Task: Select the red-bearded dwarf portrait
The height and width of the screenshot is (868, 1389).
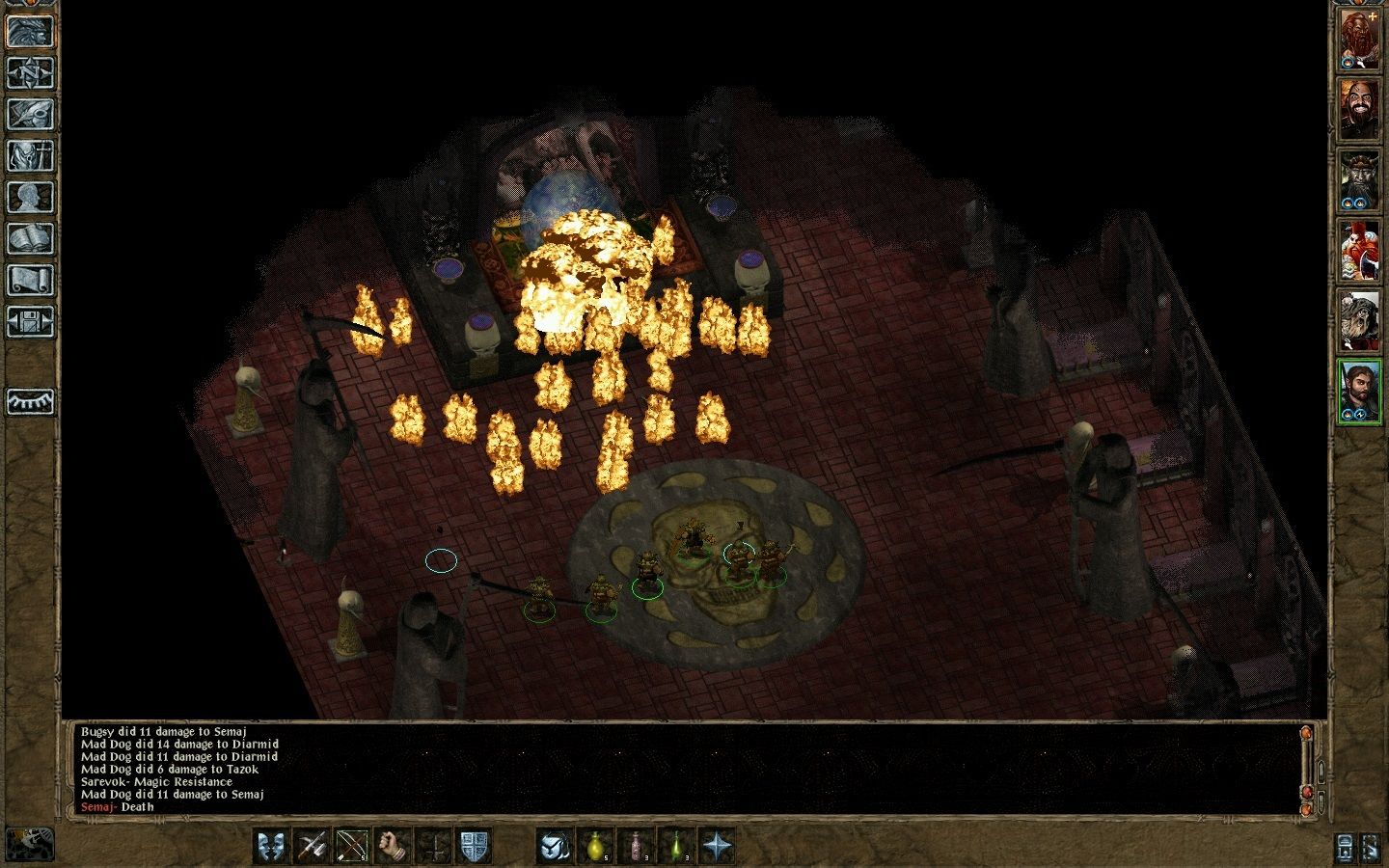Action: coord(1359,41)
